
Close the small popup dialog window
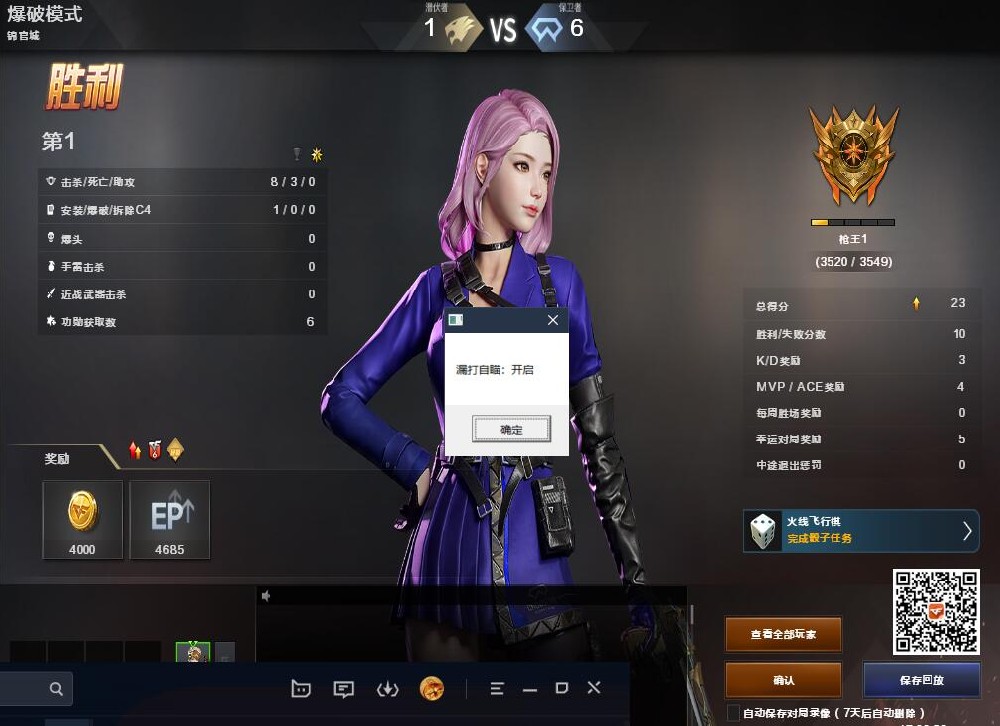[553, 321]
